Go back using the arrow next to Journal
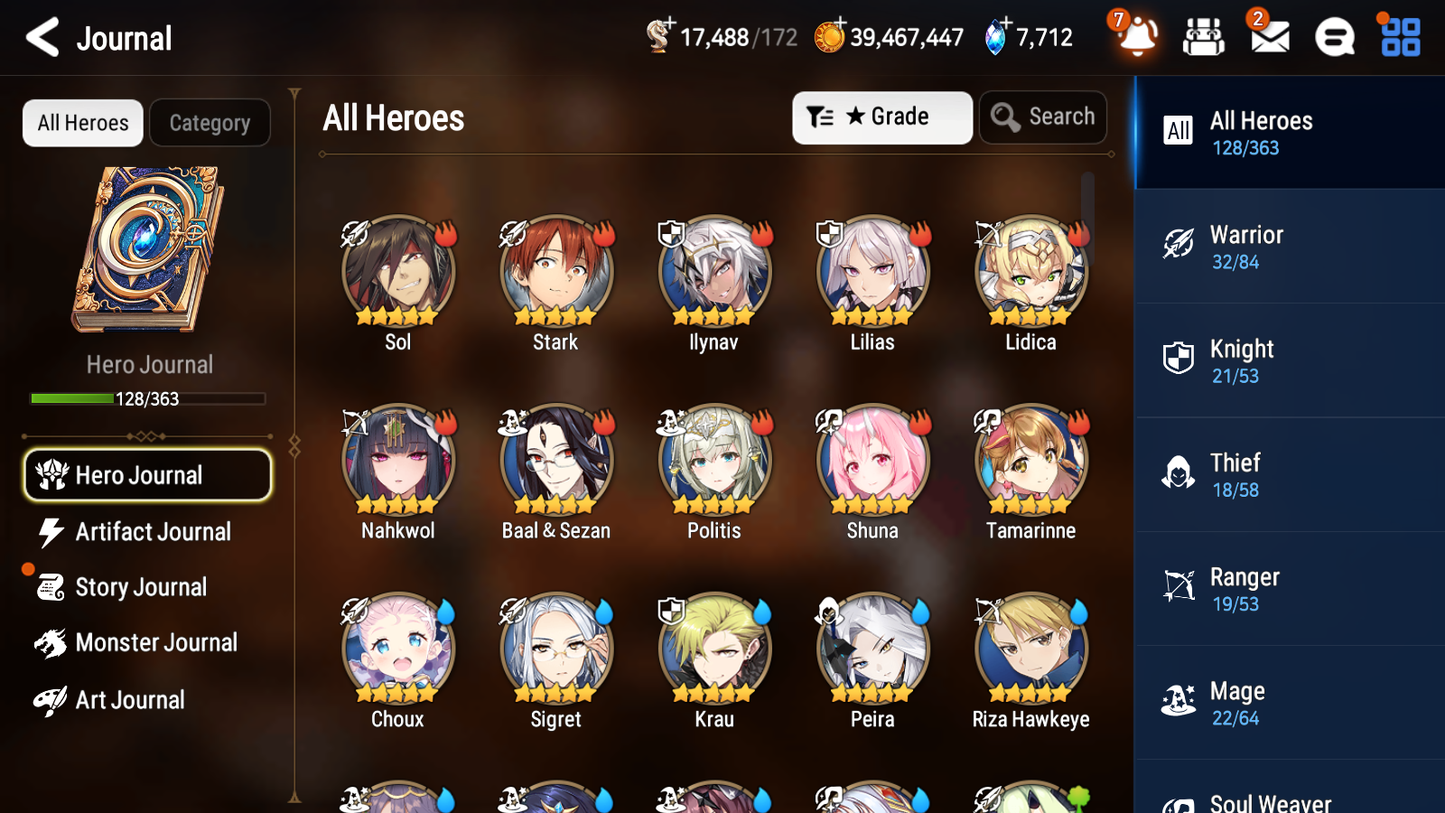This screenshot has height=813, width=1445. click(x=42, y=37)
